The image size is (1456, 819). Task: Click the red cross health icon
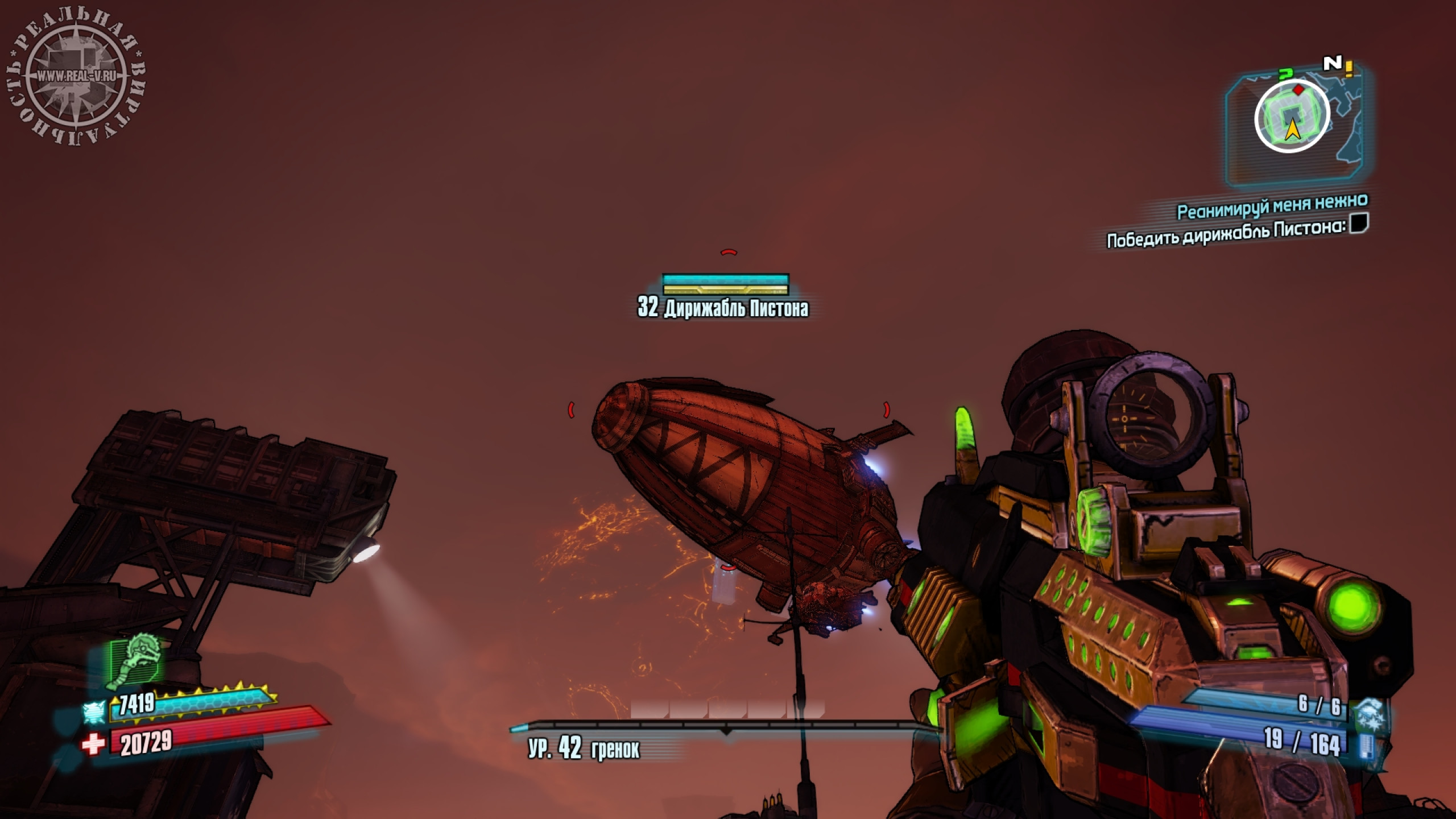tap(93, 744)
